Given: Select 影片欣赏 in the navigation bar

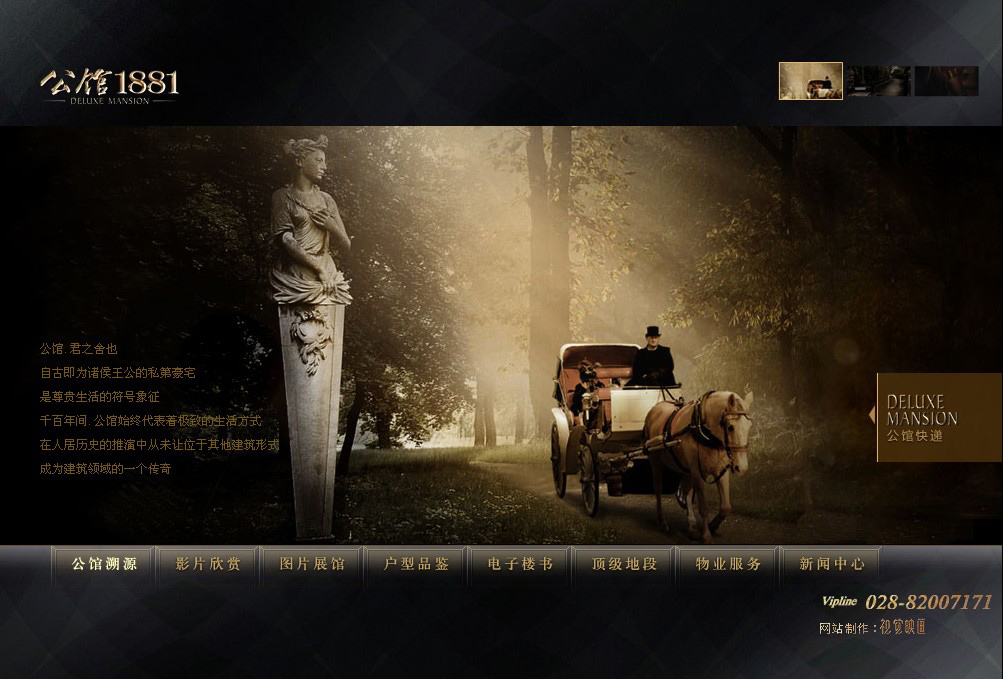Looking at the screenshot, I should point(208,564).
